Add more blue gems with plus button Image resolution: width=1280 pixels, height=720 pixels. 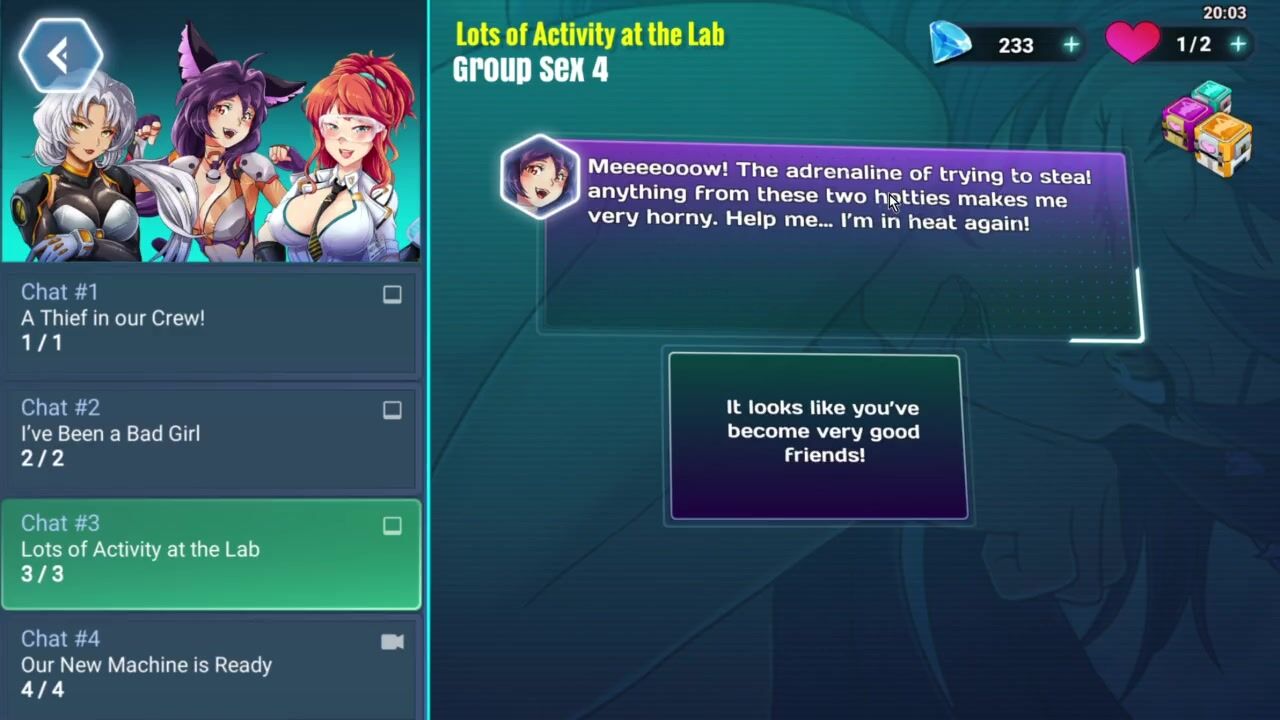[x=1071, y=45]
